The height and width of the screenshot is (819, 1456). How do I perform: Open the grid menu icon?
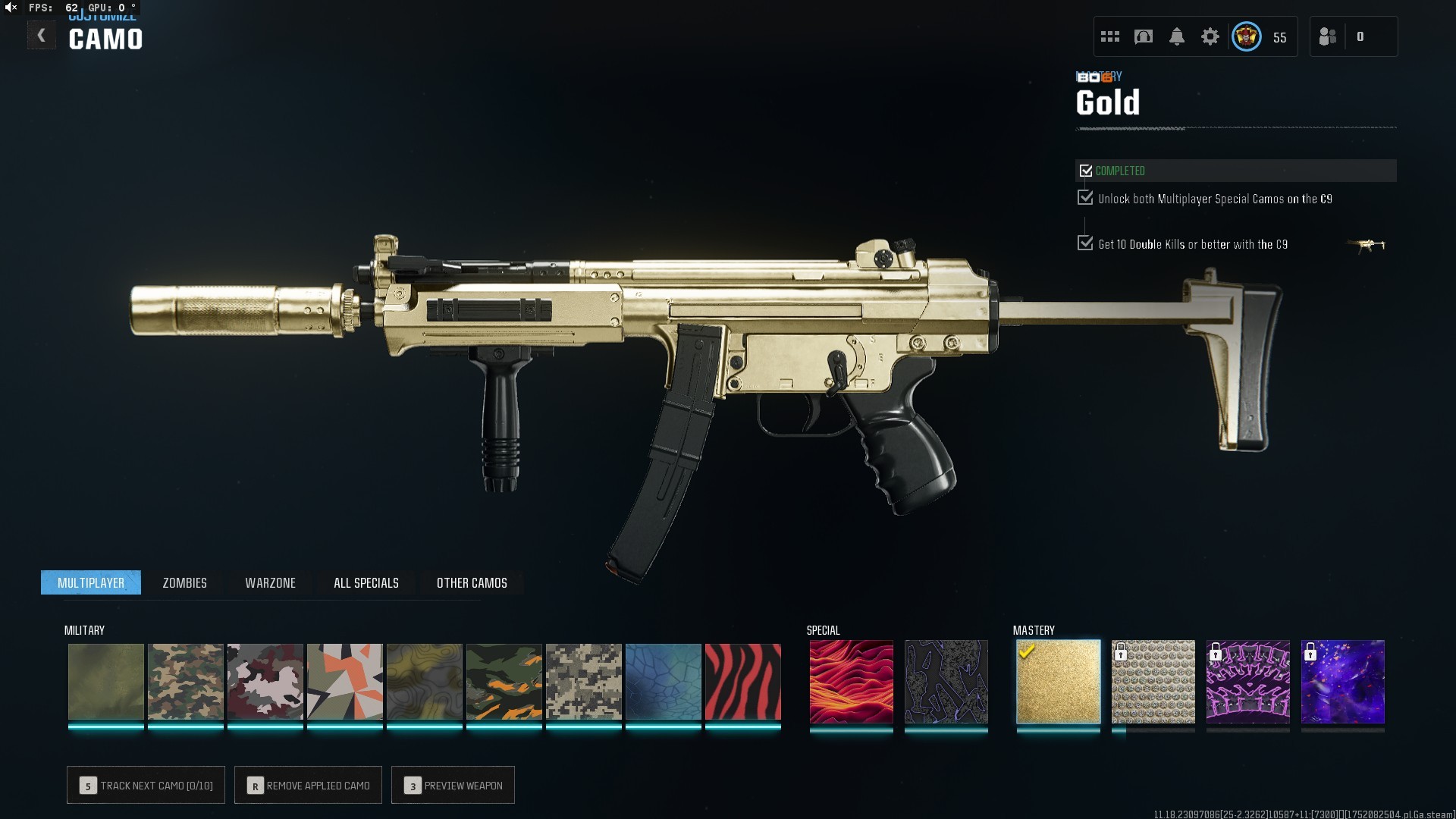point(1110,36)
